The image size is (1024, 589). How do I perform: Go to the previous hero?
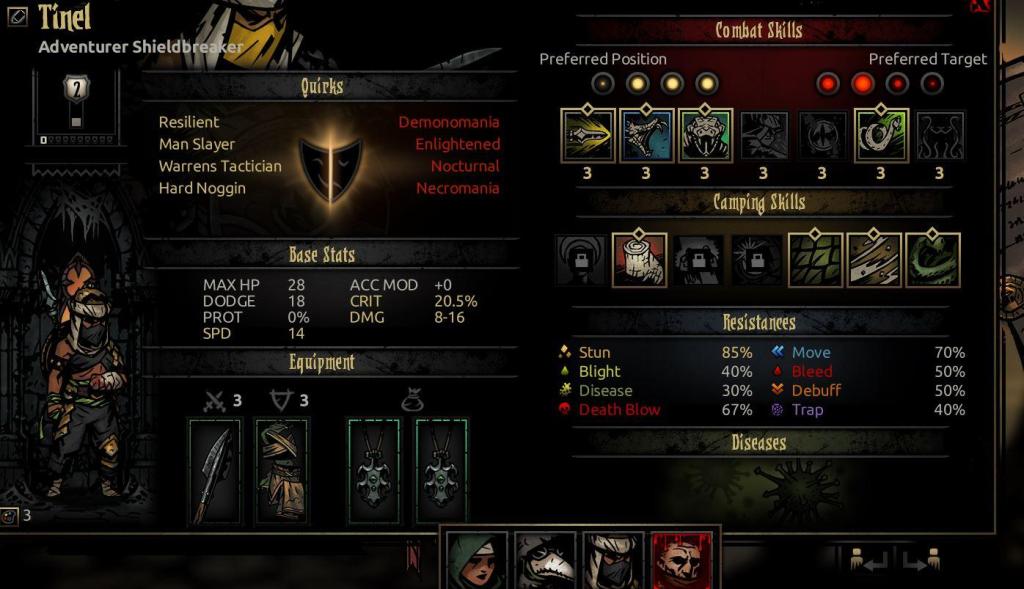(x=869, y=560)
